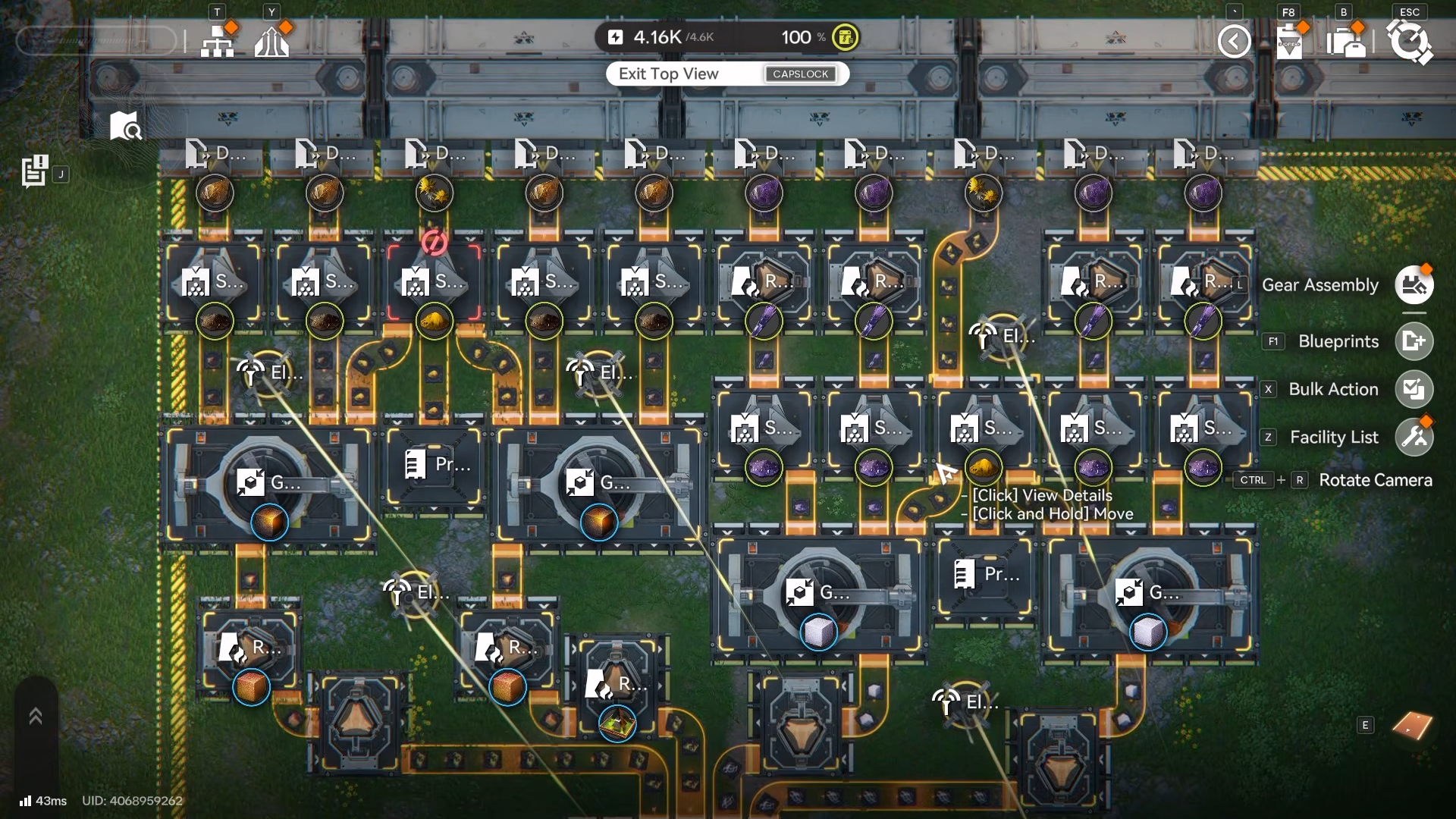
Task: Open the Facility List
Action: [1414, 437]
